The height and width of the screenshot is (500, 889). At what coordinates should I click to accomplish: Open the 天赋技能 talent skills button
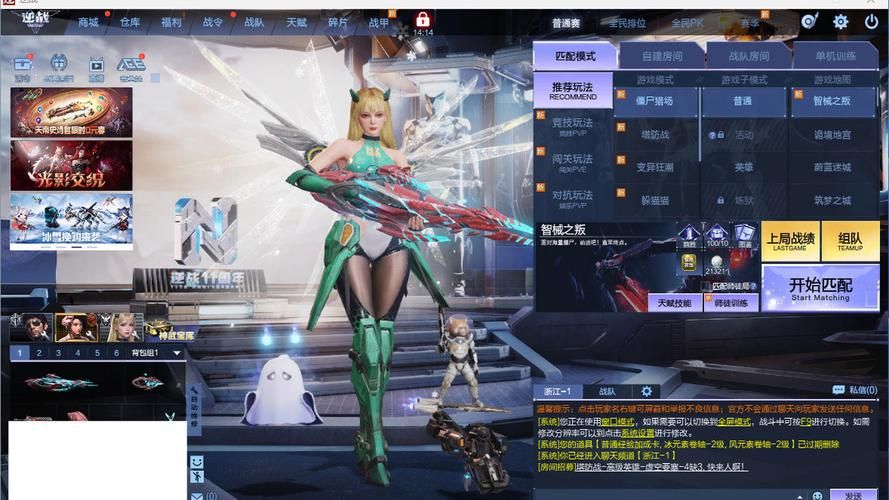pyautogui.click(x=675, y=302)
